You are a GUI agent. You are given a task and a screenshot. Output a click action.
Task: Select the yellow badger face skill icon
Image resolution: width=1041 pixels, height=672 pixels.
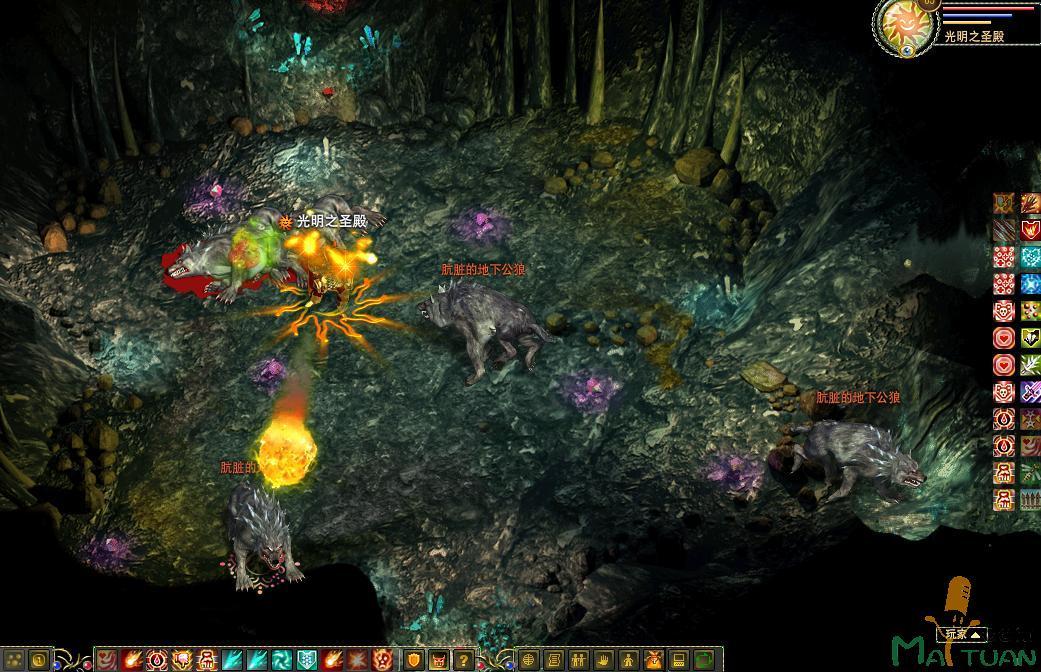coord(1030,338)
